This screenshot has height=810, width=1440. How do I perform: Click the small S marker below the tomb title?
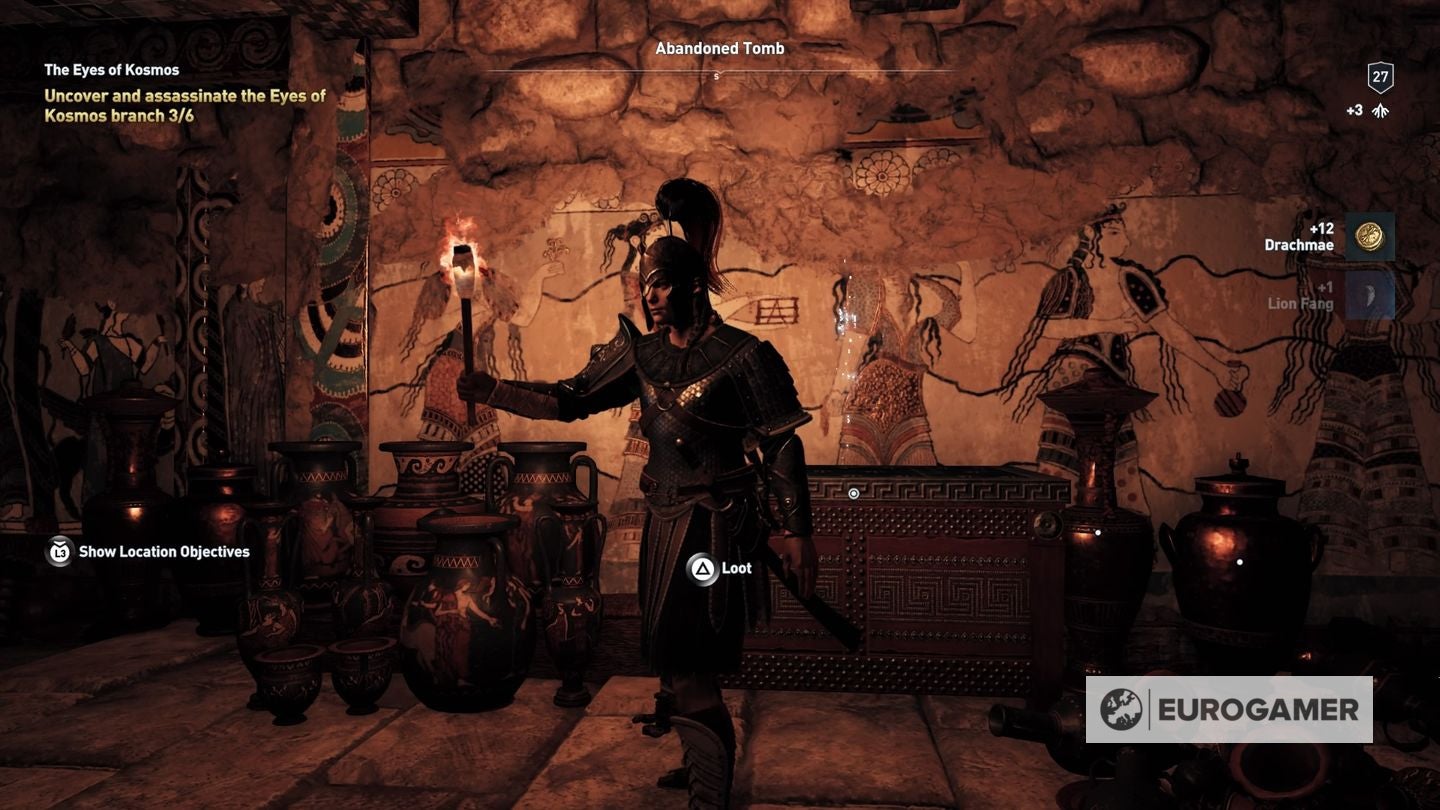coord(714,74)
